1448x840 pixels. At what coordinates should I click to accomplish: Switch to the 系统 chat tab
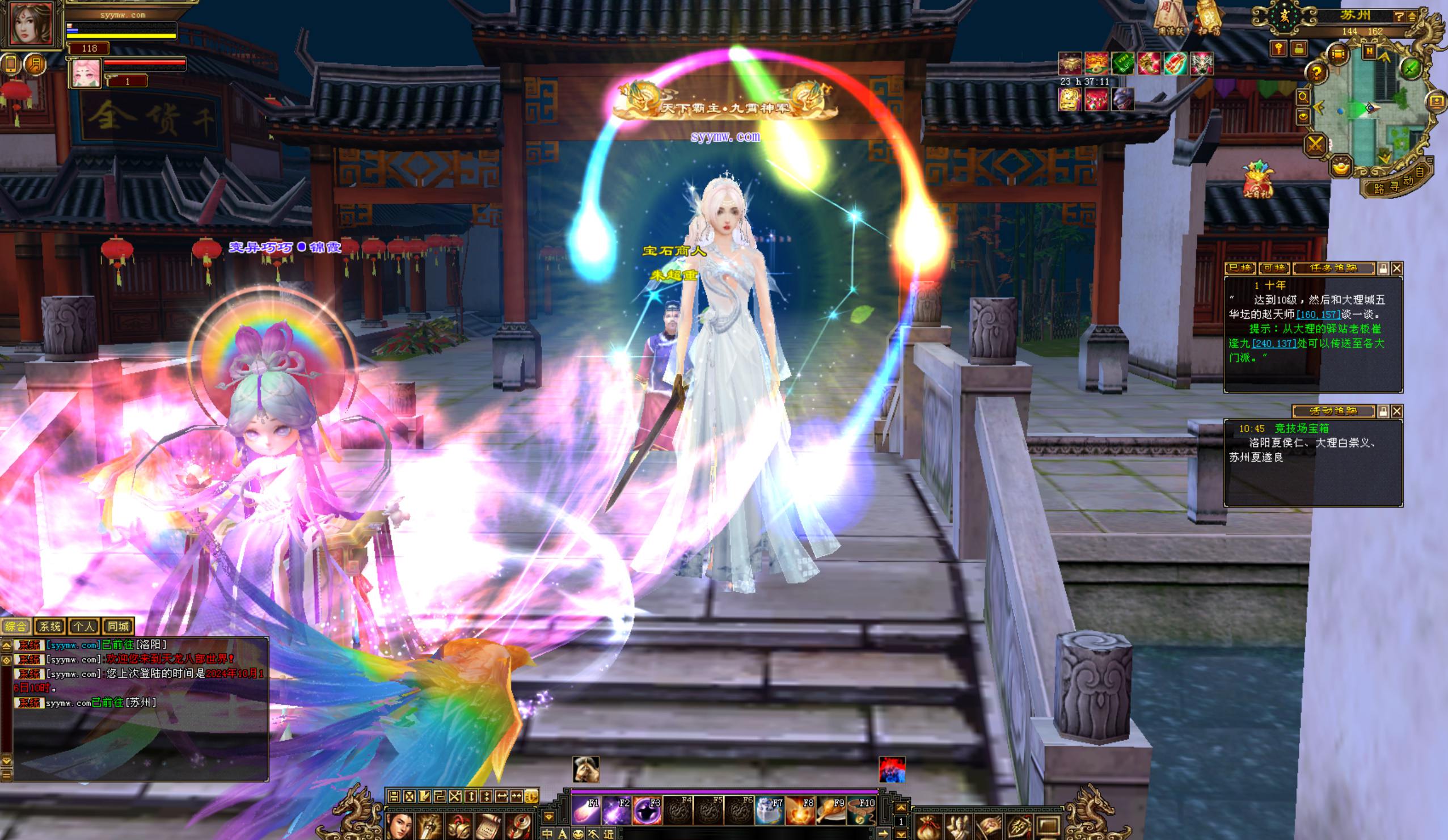tap(49, 626)
